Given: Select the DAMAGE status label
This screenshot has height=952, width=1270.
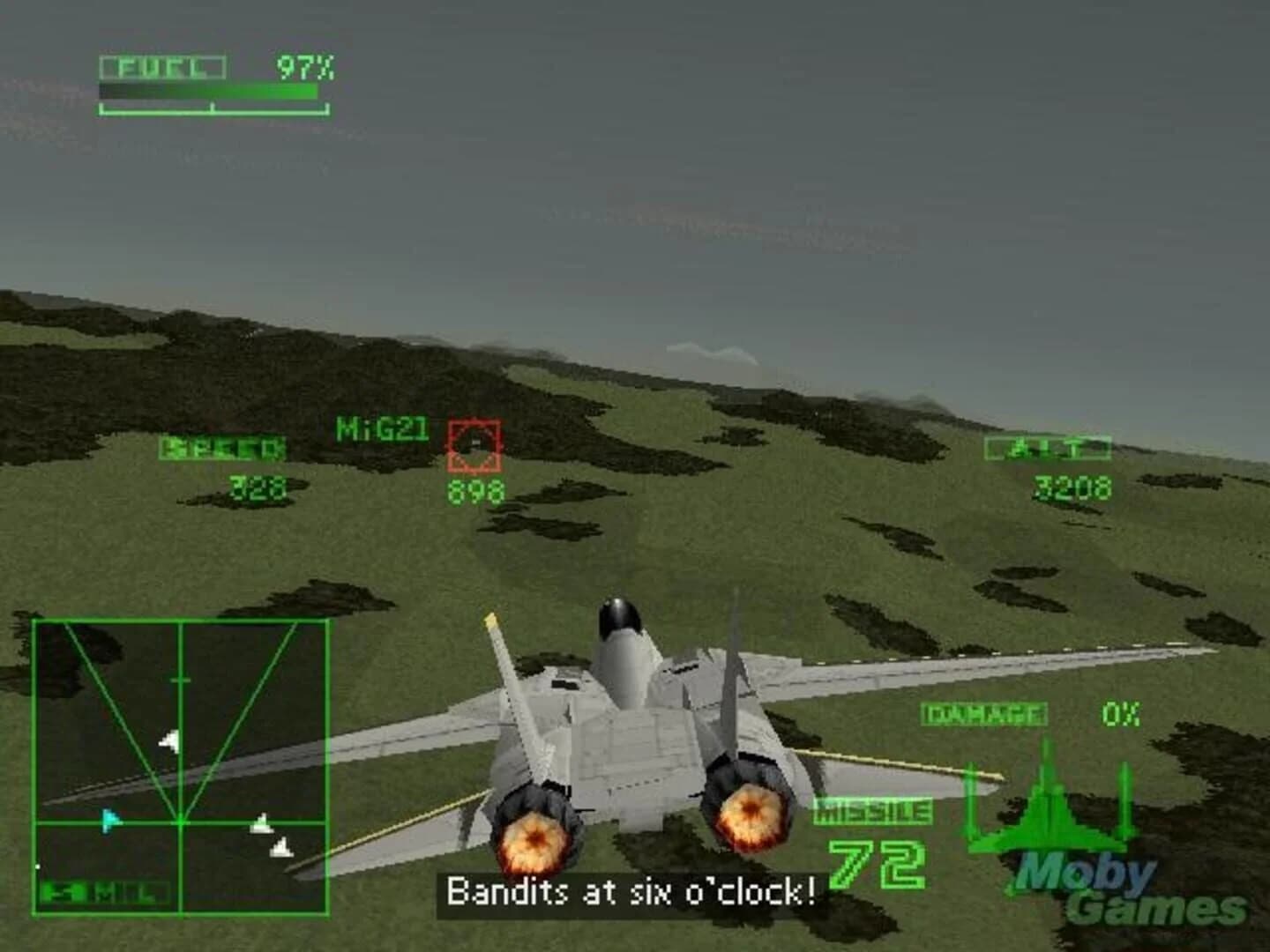Looking at the screenshot, I should point(985,712).
